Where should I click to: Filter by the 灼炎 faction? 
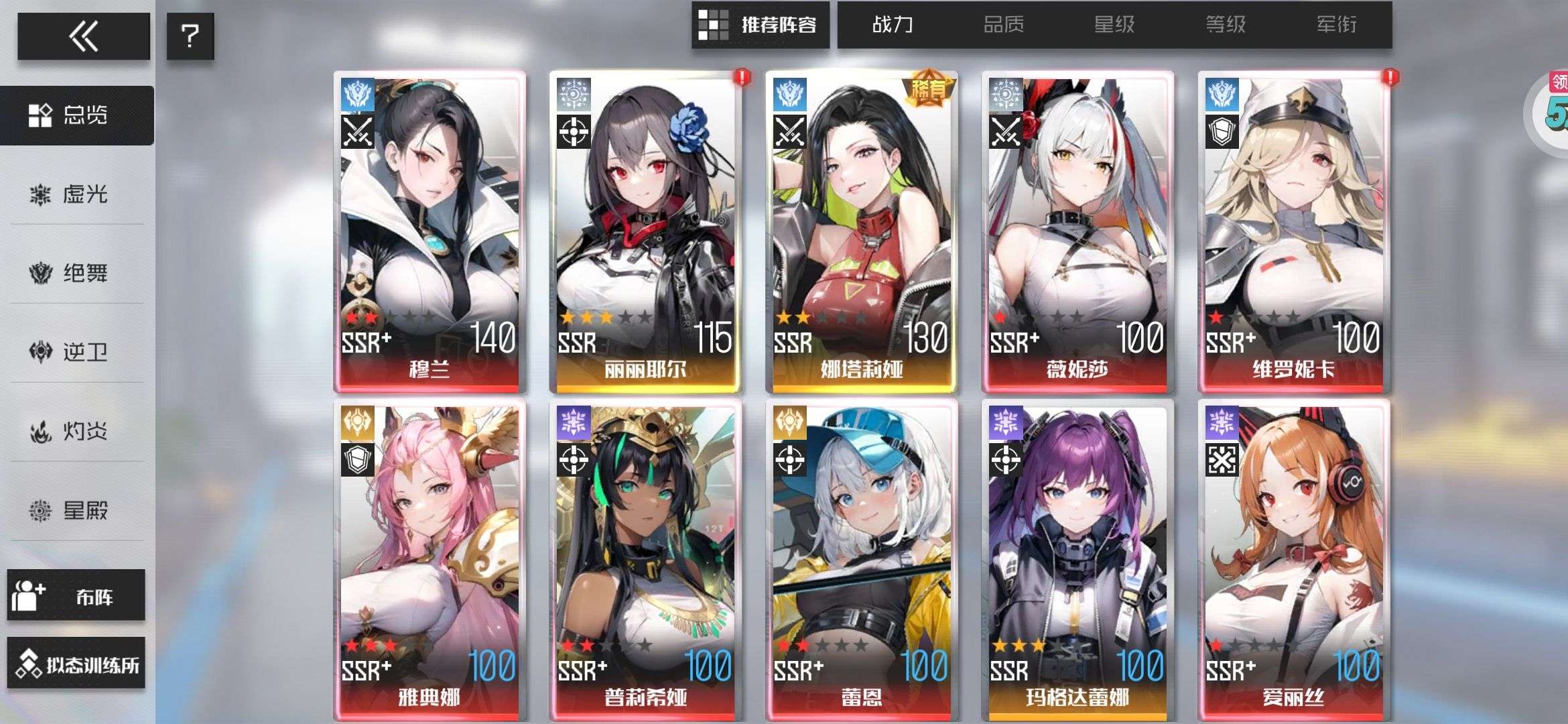(77, 431)
